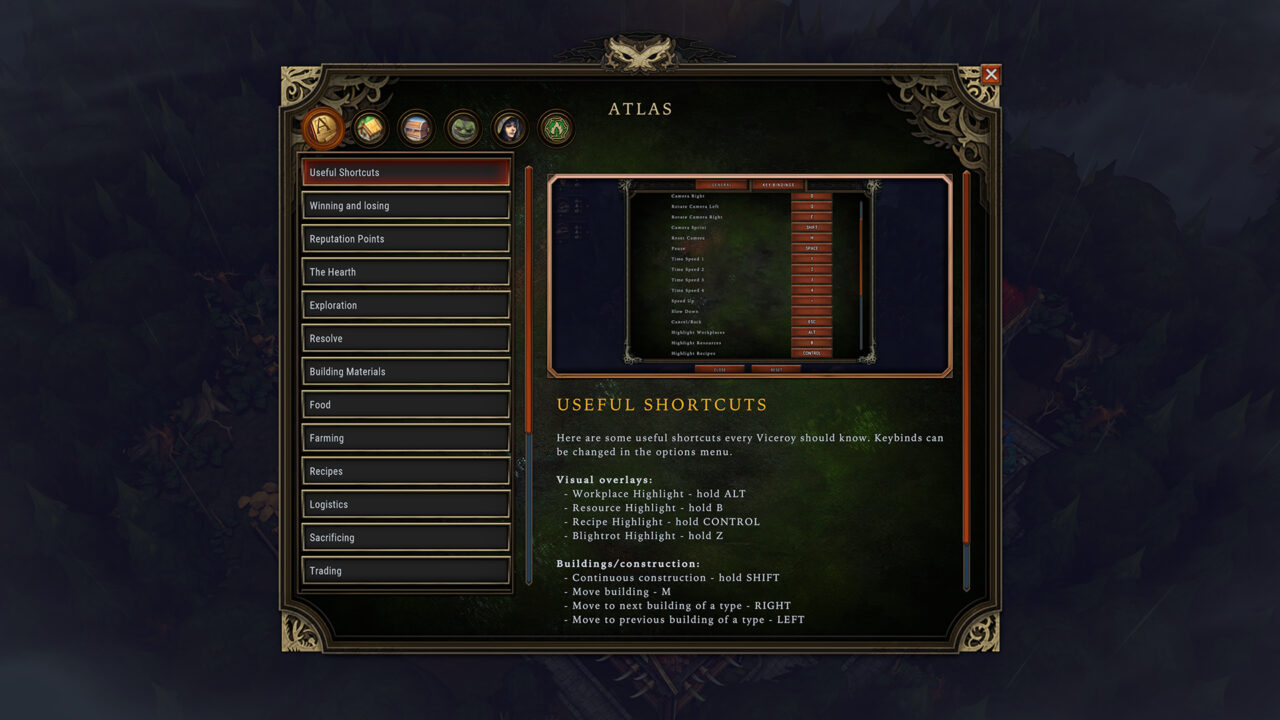Open the Recipes article

[x=406, y=471]
